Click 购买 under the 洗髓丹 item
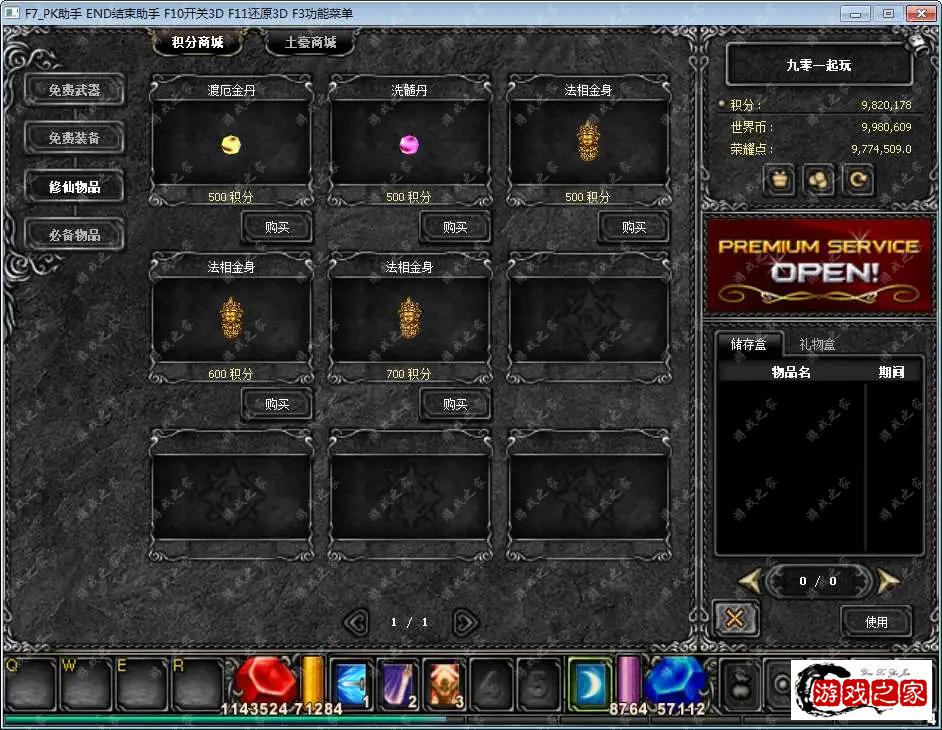 (455, 227)
